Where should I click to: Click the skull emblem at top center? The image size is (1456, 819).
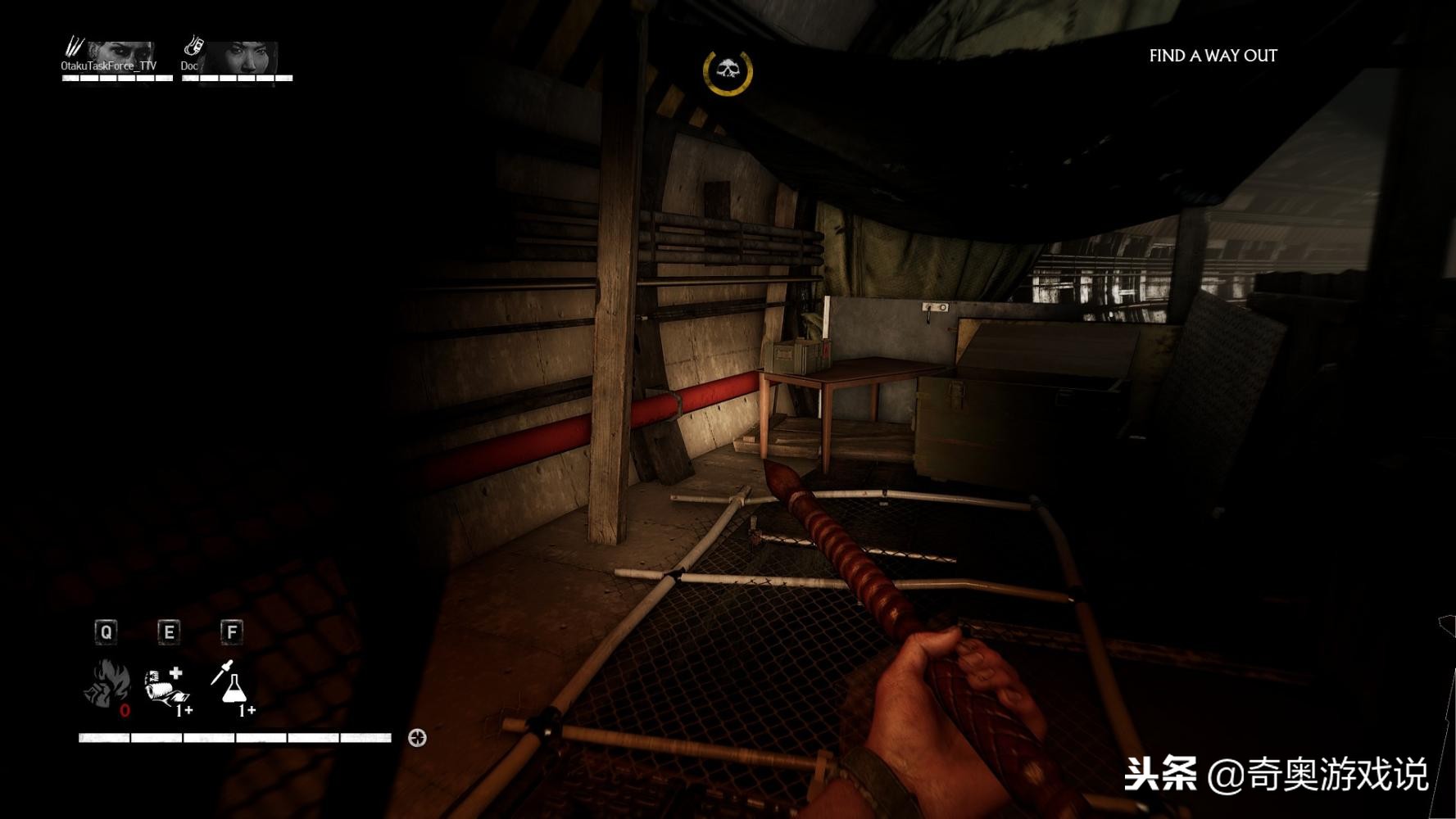[x=728, y=72]
